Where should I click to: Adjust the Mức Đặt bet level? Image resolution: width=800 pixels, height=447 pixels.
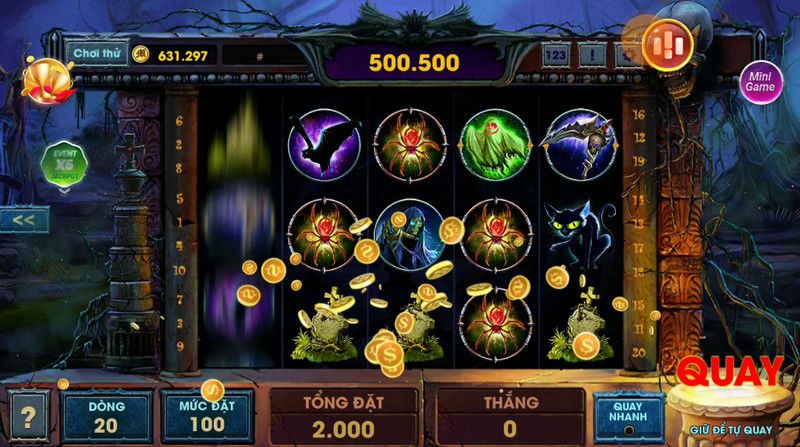point(206,416)
